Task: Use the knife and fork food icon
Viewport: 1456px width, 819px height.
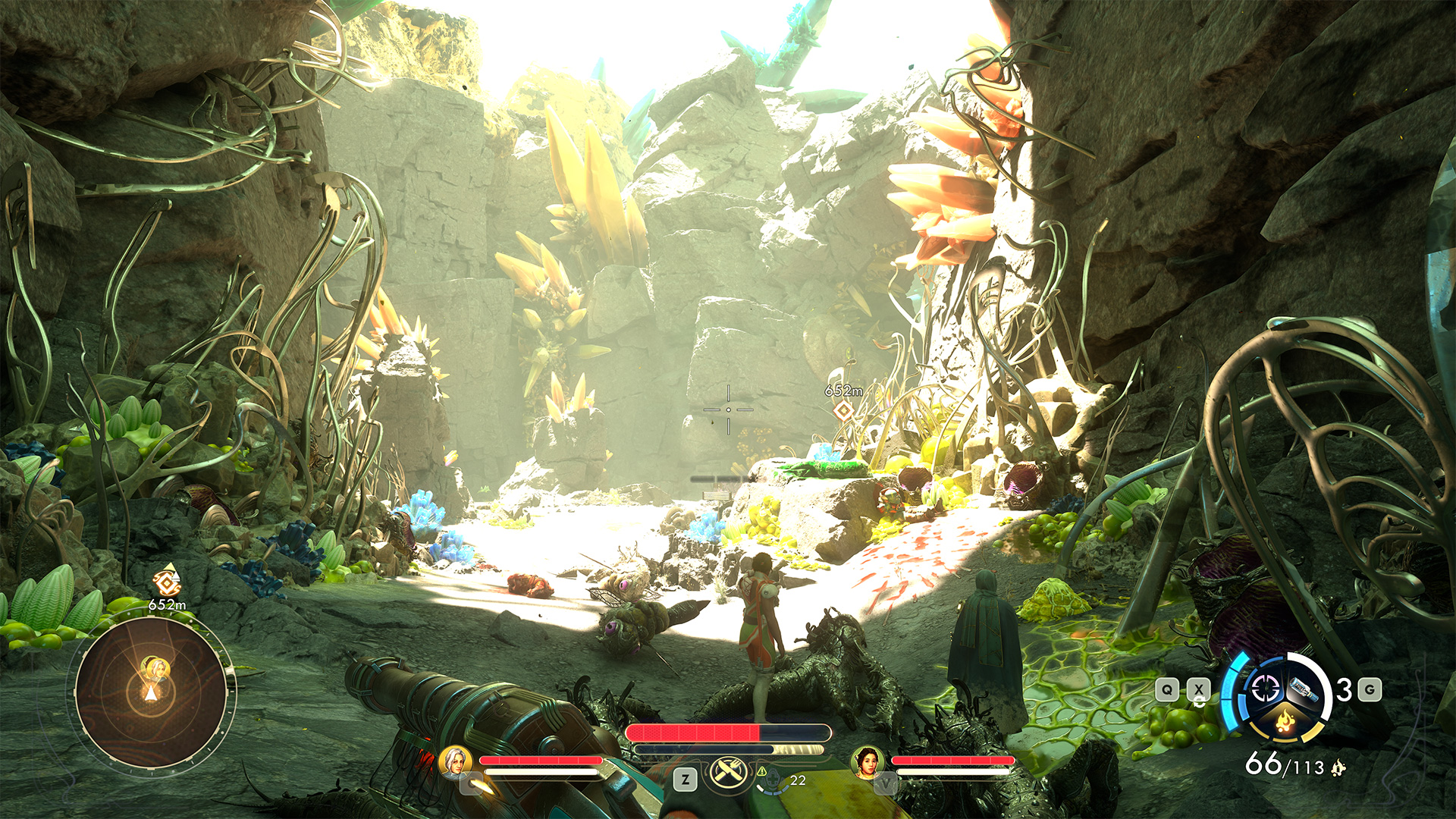Action: click(x=726, y=772)
